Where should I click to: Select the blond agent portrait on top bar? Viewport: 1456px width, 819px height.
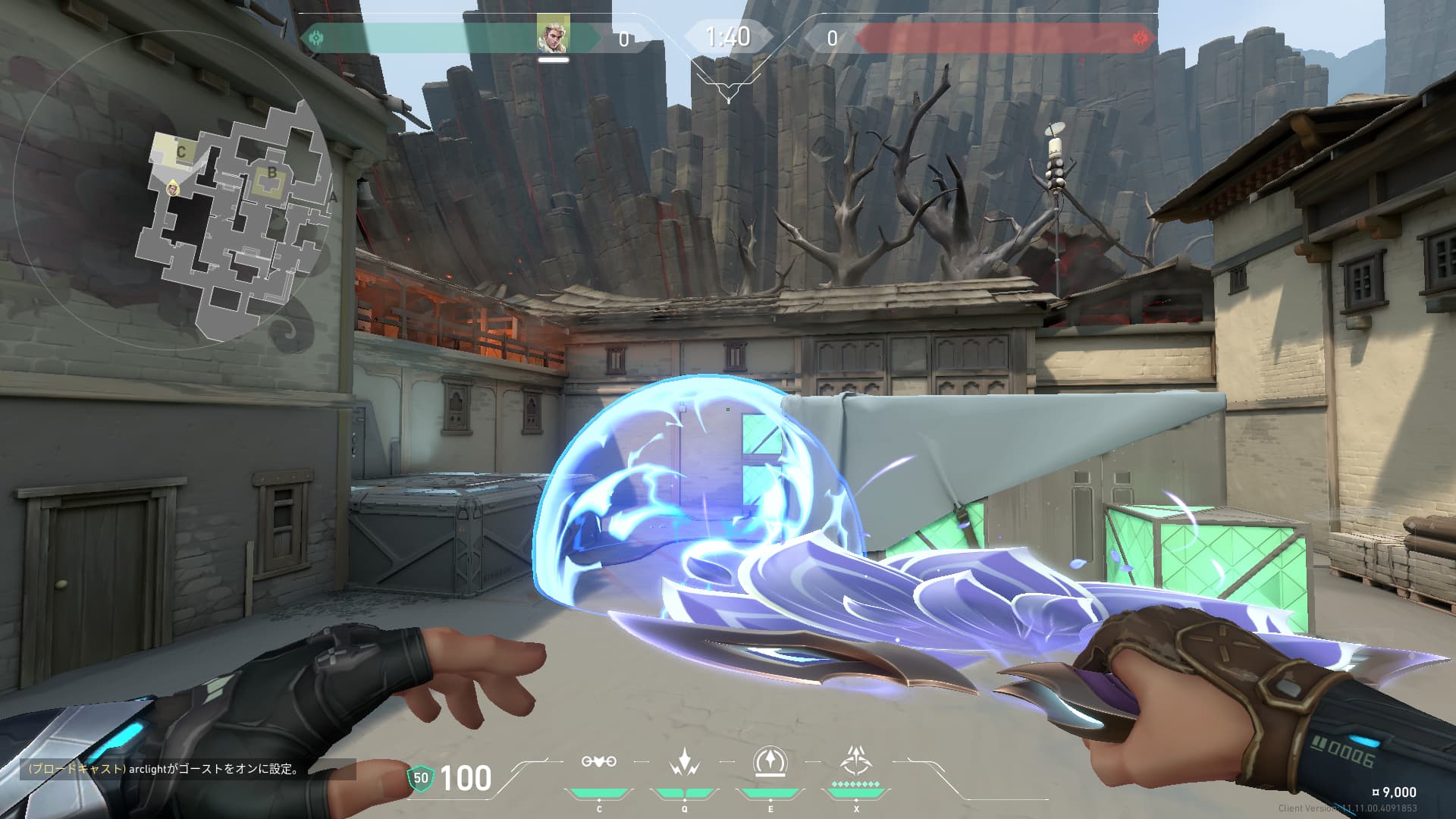(x=553, y=35)
